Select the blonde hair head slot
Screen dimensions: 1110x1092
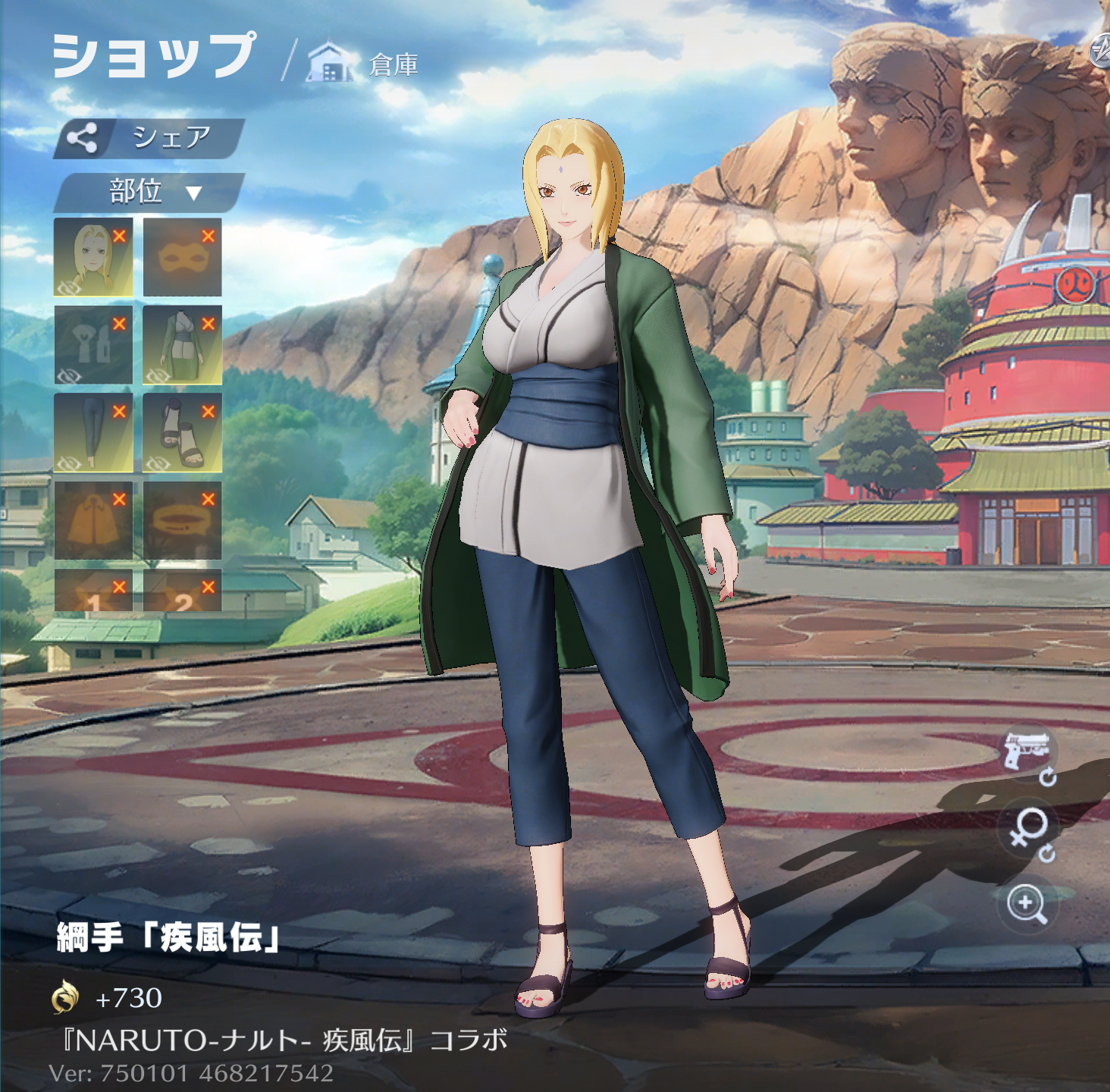pos(92,258)
